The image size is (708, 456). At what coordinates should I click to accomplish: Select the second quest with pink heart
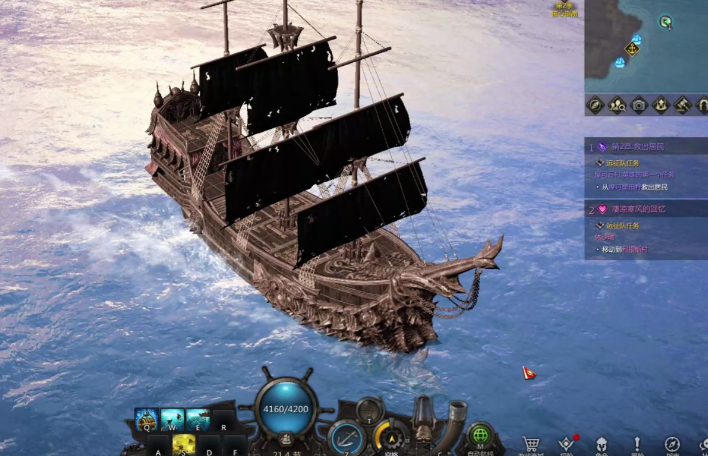tap(645, 209)
